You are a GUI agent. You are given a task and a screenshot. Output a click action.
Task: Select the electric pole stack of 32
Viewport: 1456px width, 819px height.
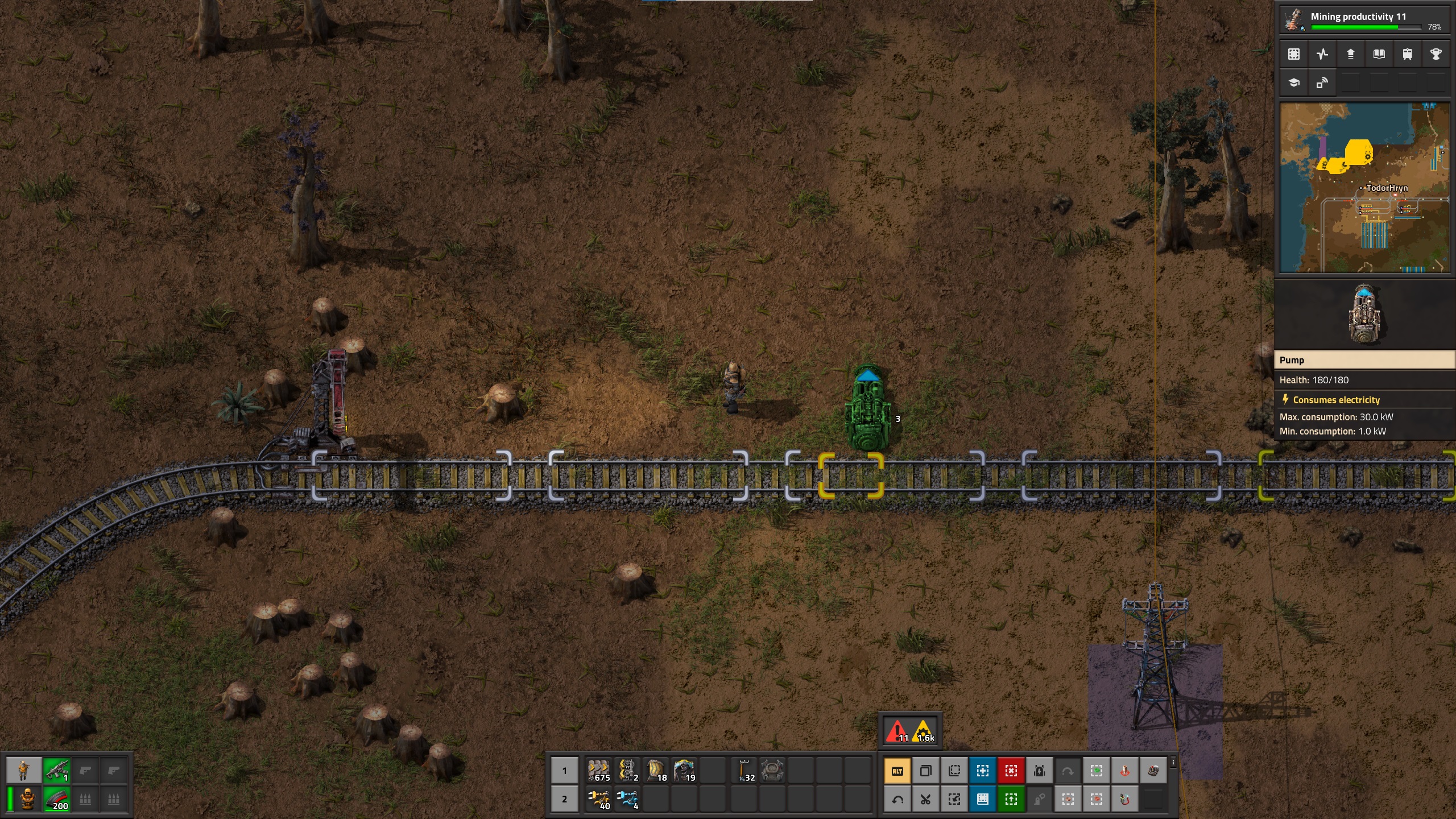(x=744, y=771)
